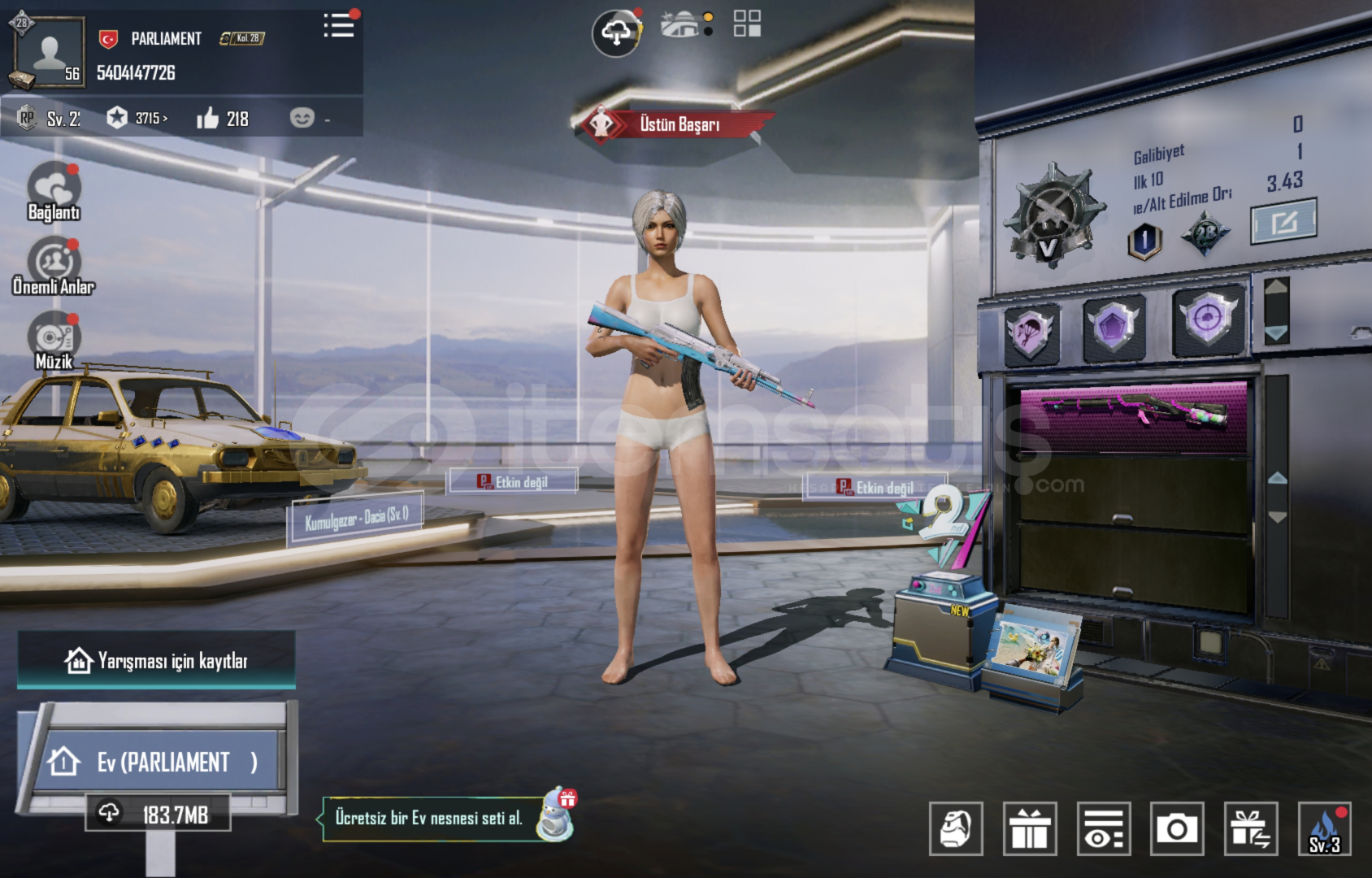Viewport: 1372px width, 878px height.
Task: Open the statue head icon button
Action: pos(956,829)
